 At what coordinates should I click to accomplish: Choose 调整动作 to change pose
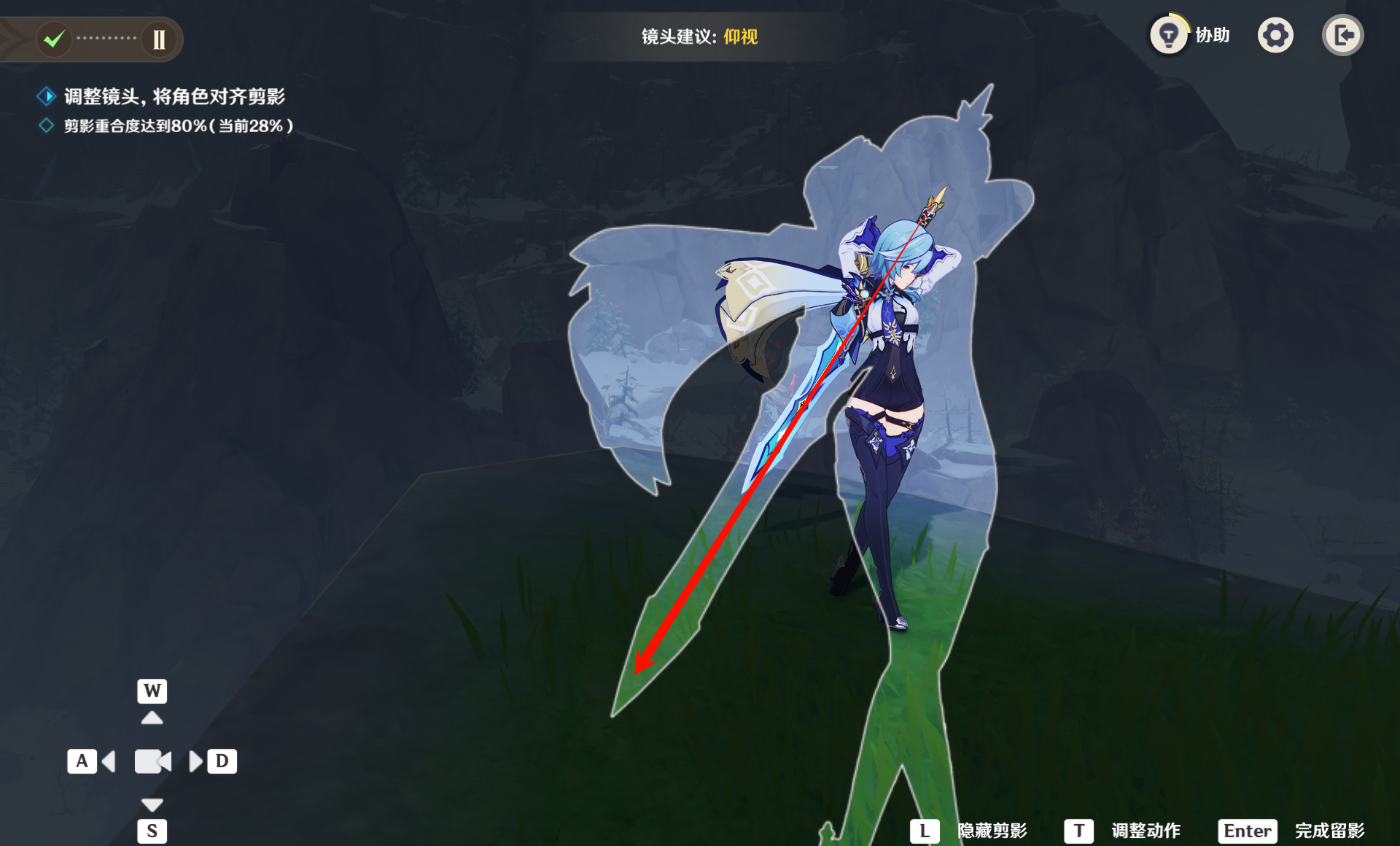point(1145,831)
